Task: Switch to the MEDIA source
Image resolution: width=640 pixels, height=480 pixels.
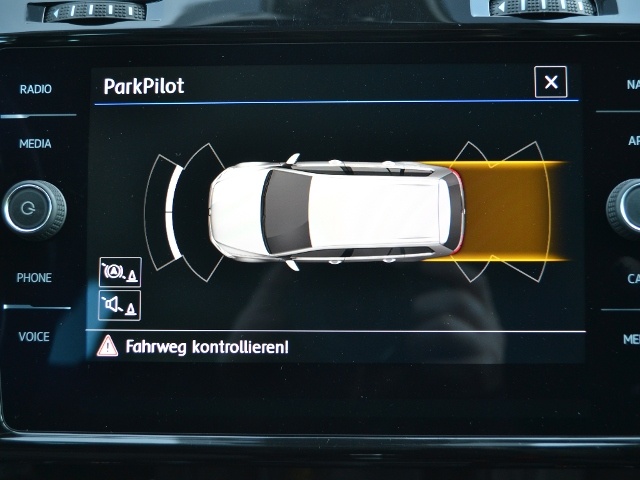Action: [35, 144]
